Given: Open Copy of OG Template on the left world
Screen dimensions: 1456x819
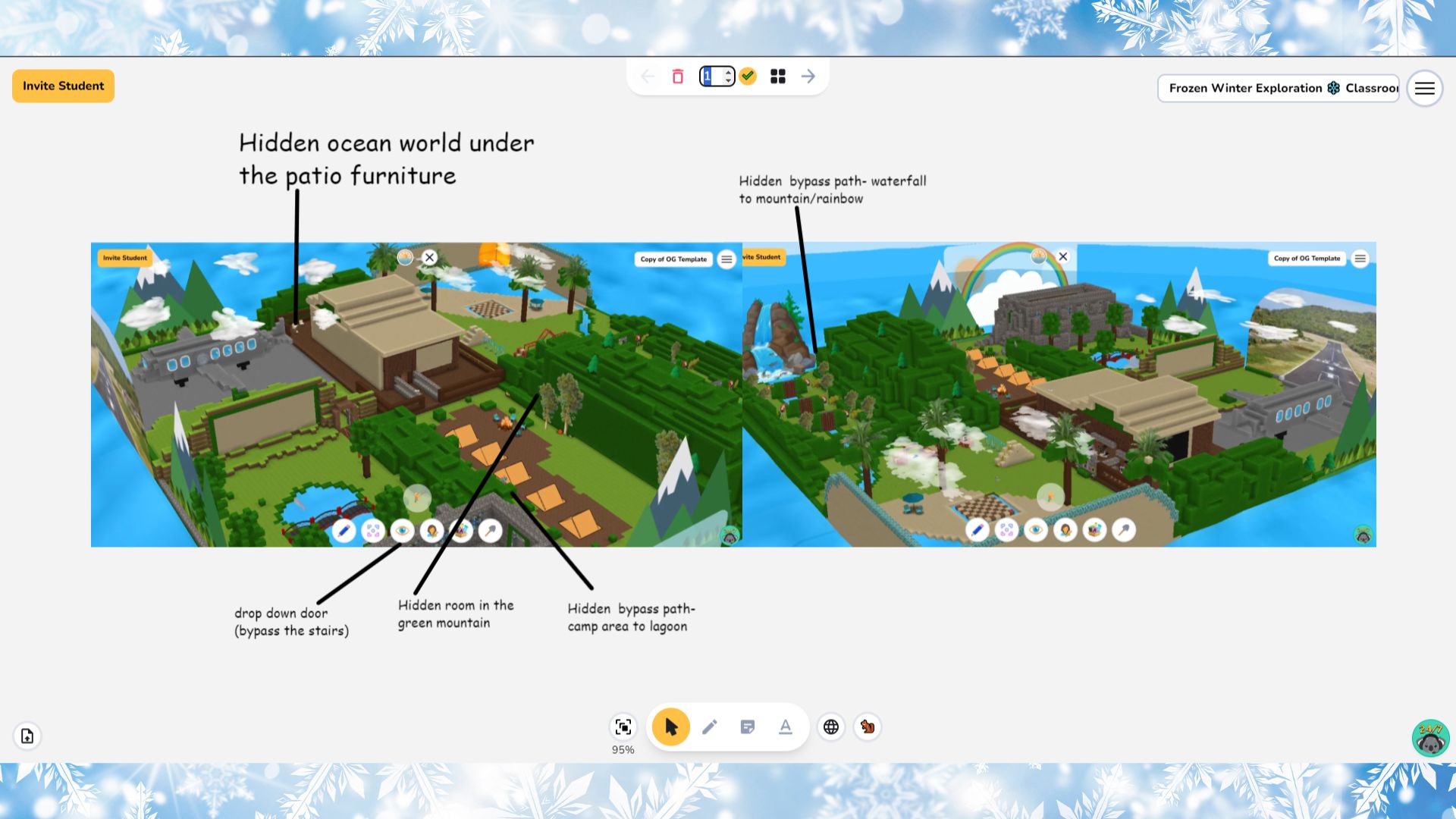Looking at the screenshot, I should point(673,259).
